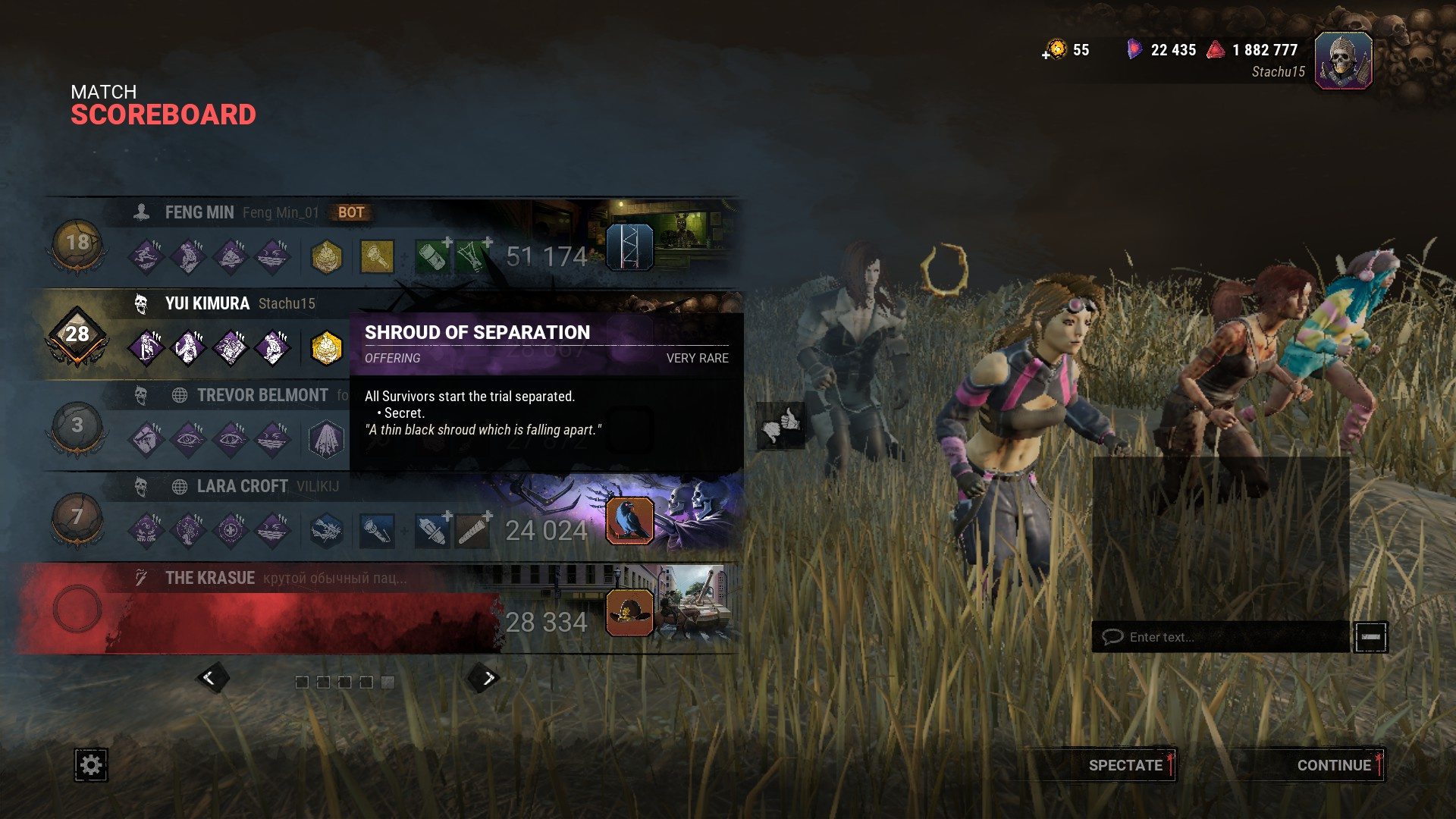Open Stachu15 player profile avatar

1342,61
